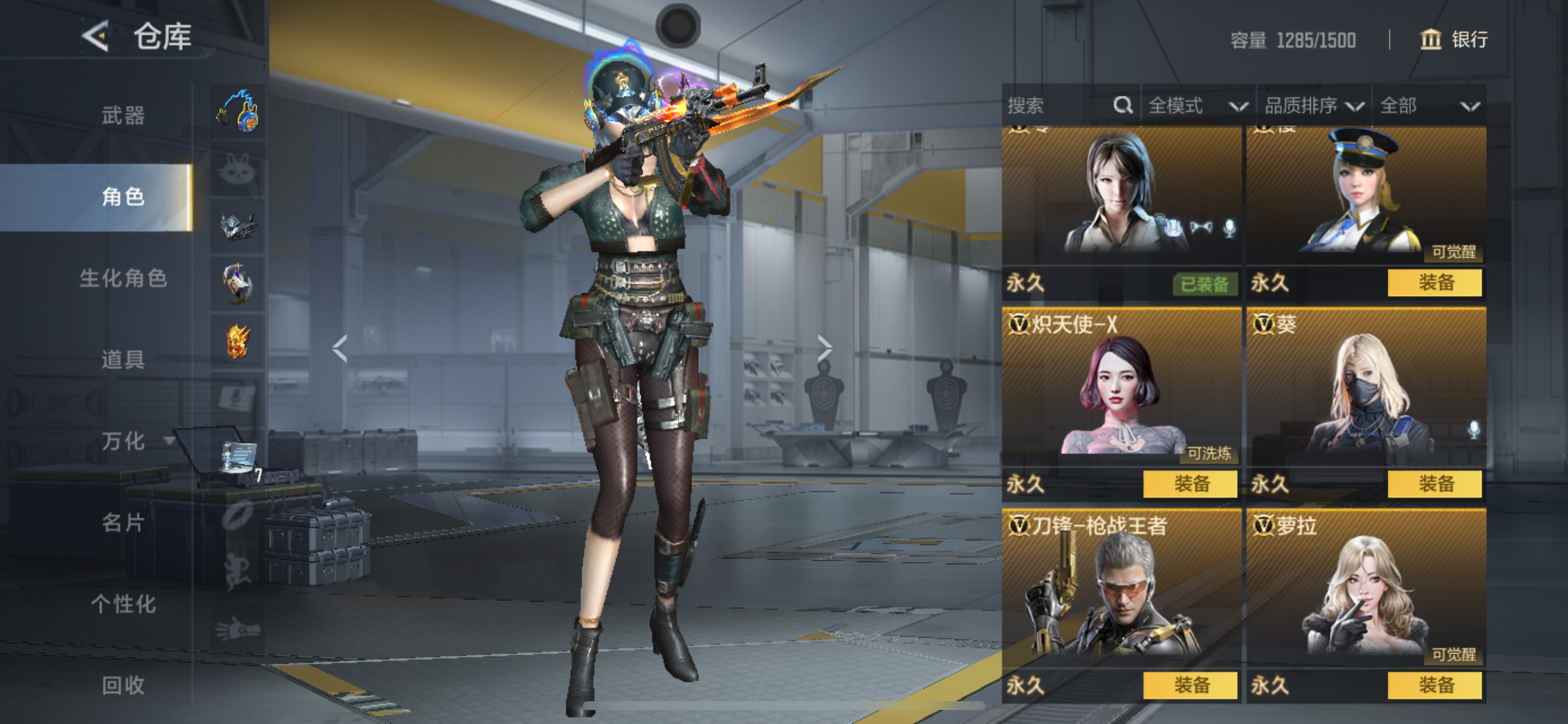Equip the 萝拉 character

pos(1434,686)
